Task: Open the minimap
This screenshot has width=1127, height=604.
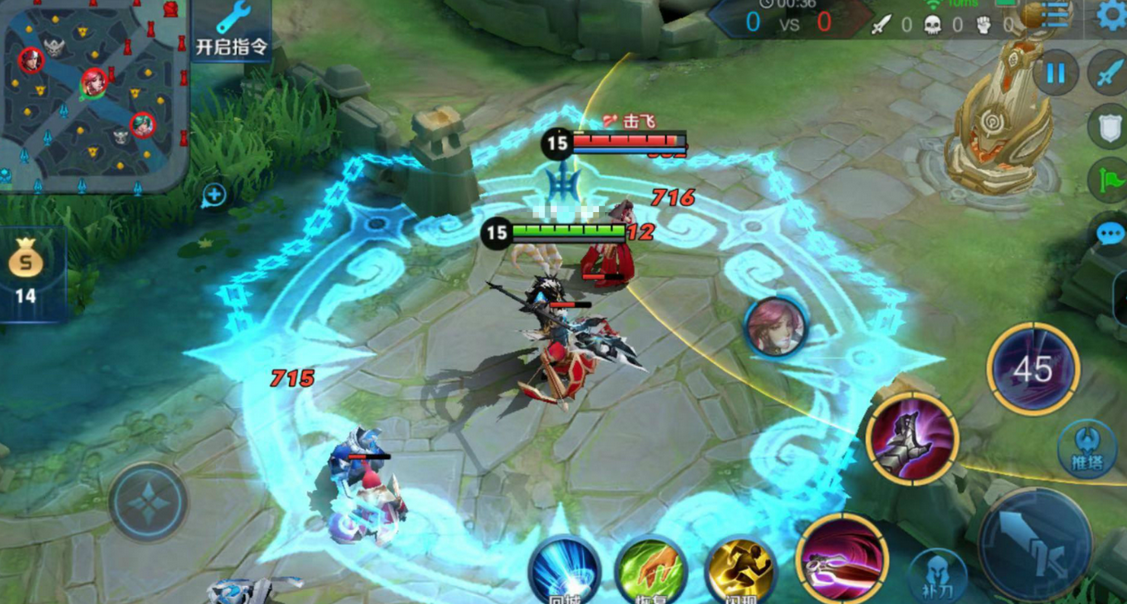Action: [93, 93]
